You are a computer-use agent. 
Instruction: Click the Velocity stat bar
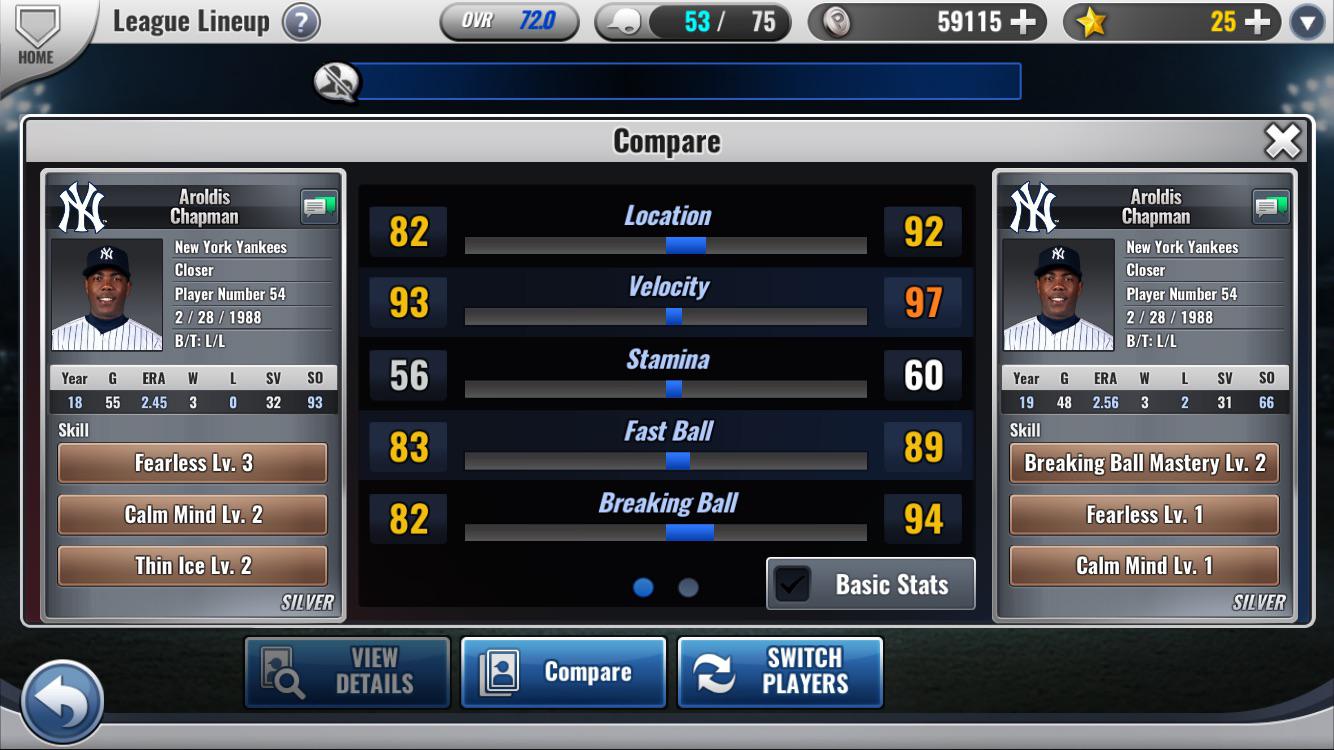[x=665, y=317]
